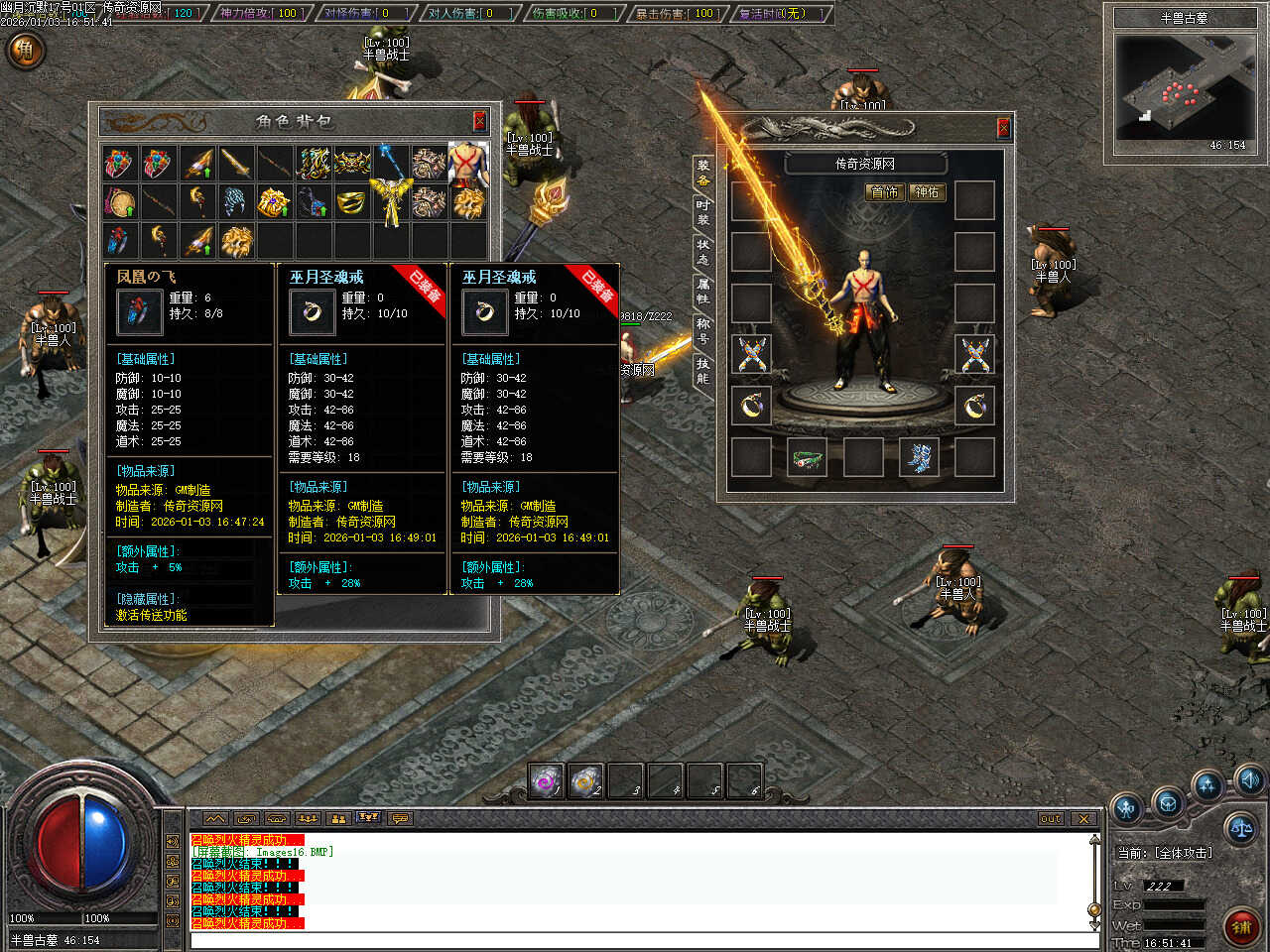
Task: Toggle the sound speaker icon
Action: click(1249, 778)
